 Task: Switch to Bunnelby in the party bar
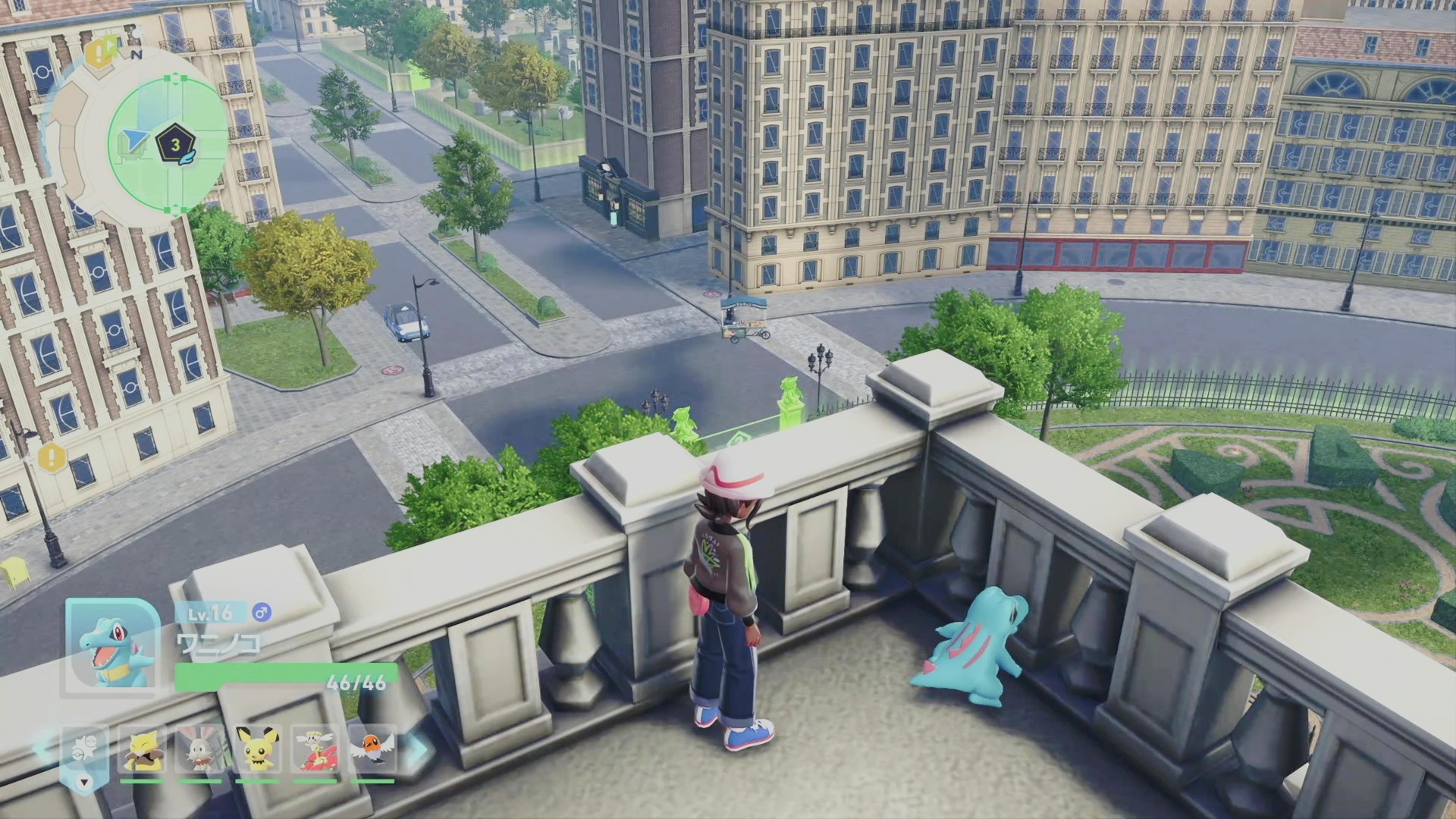[x=199, y=748]
